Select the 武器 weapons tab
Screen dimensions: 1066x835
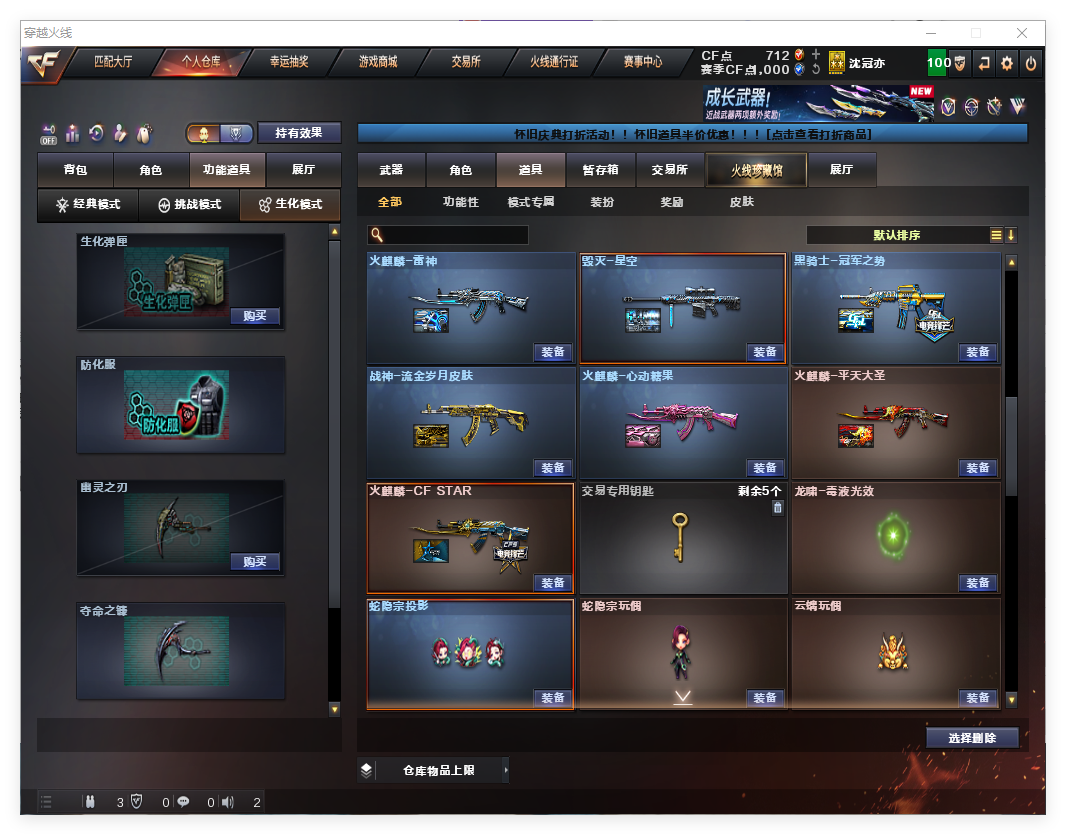(391, 170)
